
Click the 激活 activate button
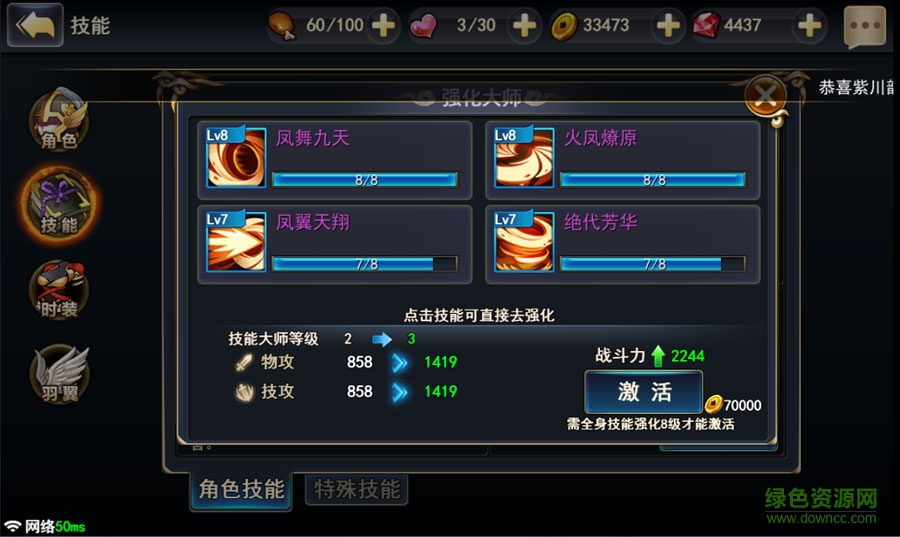644,391
